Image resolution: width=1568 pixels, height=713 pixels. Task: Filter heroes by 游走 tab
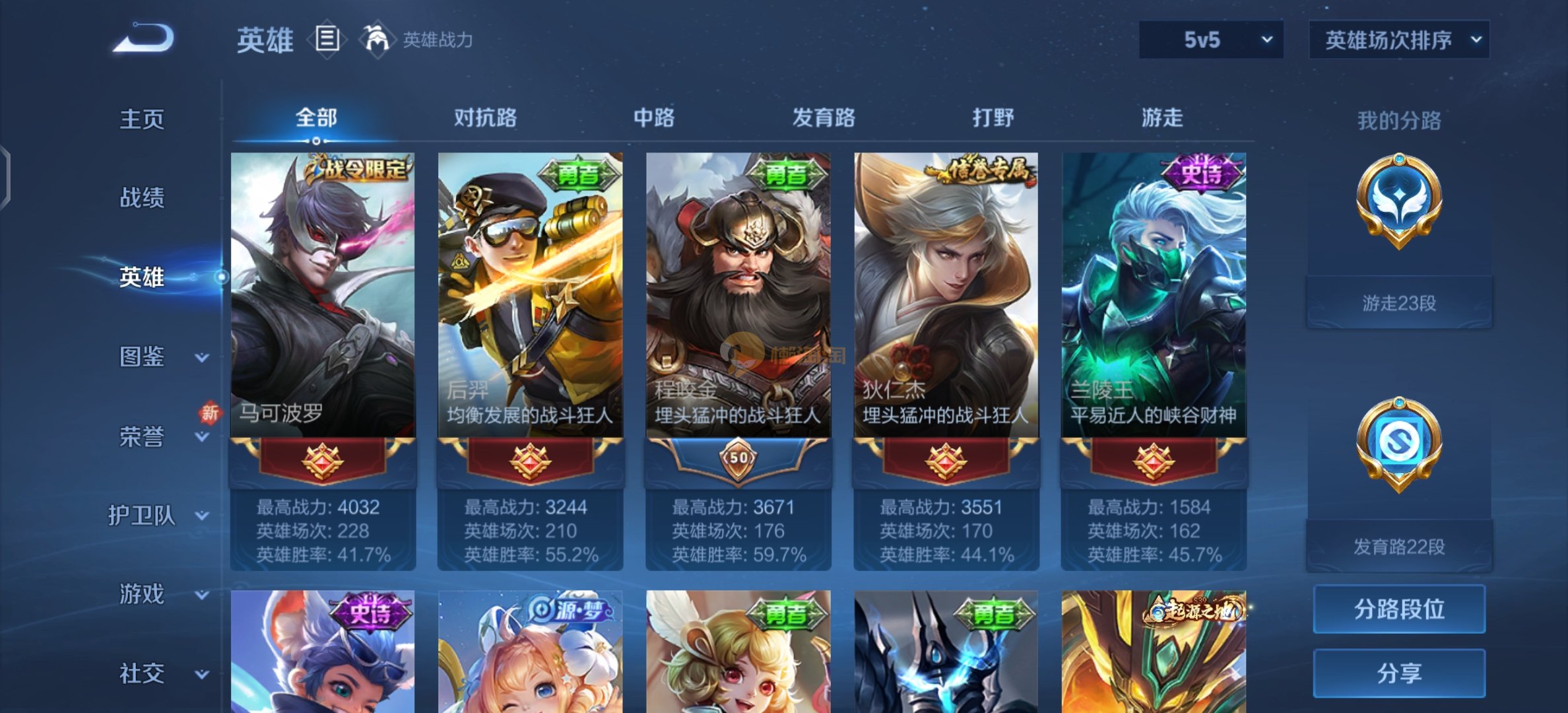1161,118
